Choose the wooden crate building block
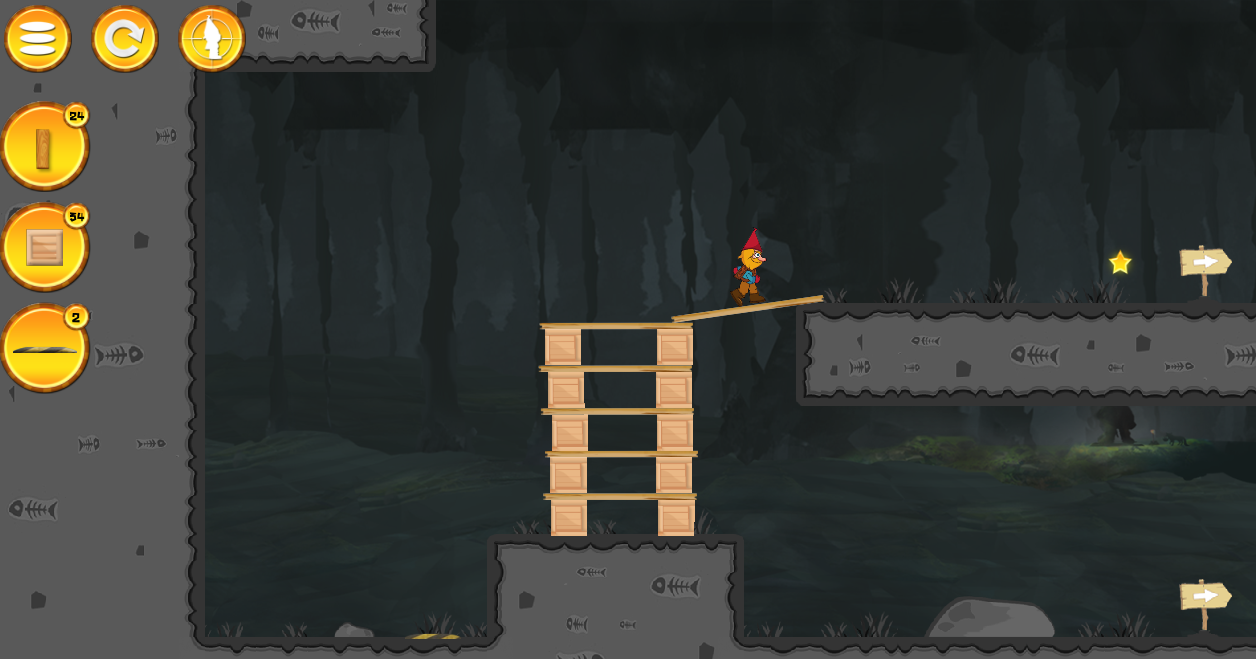 [x=44, y=248]
